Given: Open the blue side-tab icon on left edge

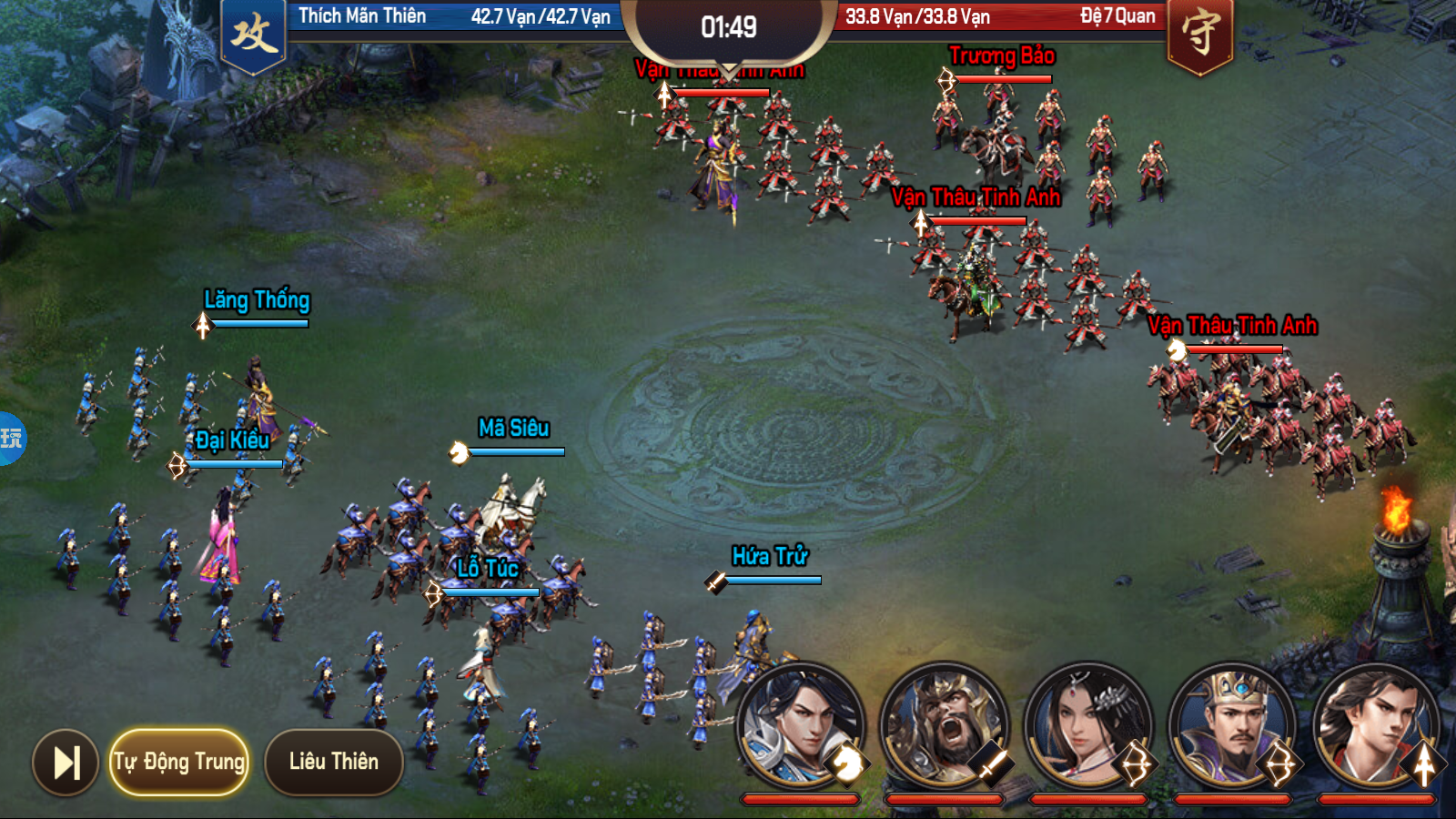Looking at the screenshot, I should point(11,439).
